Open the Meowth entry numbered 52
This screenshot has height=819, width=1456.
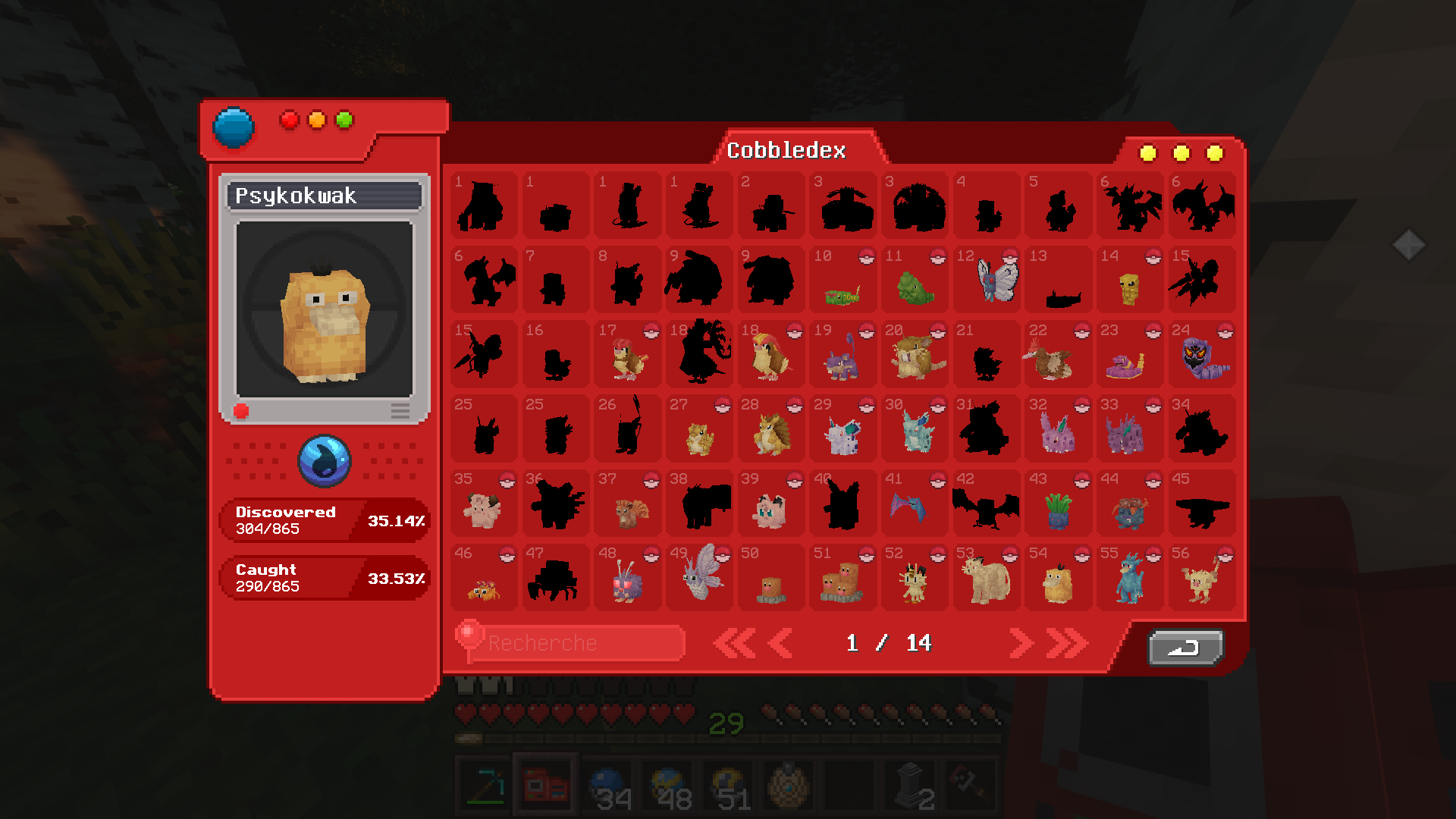click(x=914, y=580)
